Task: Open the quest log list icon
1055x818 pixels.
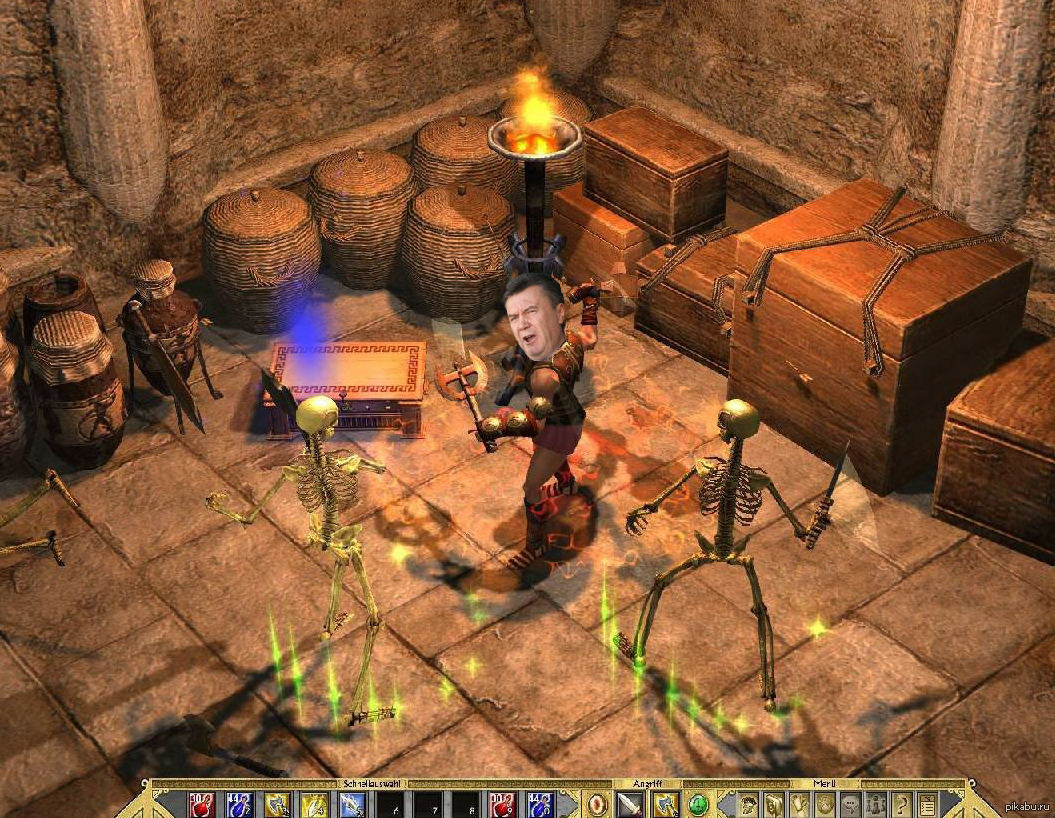Action: pyautogui.click(x=928, y=804)
